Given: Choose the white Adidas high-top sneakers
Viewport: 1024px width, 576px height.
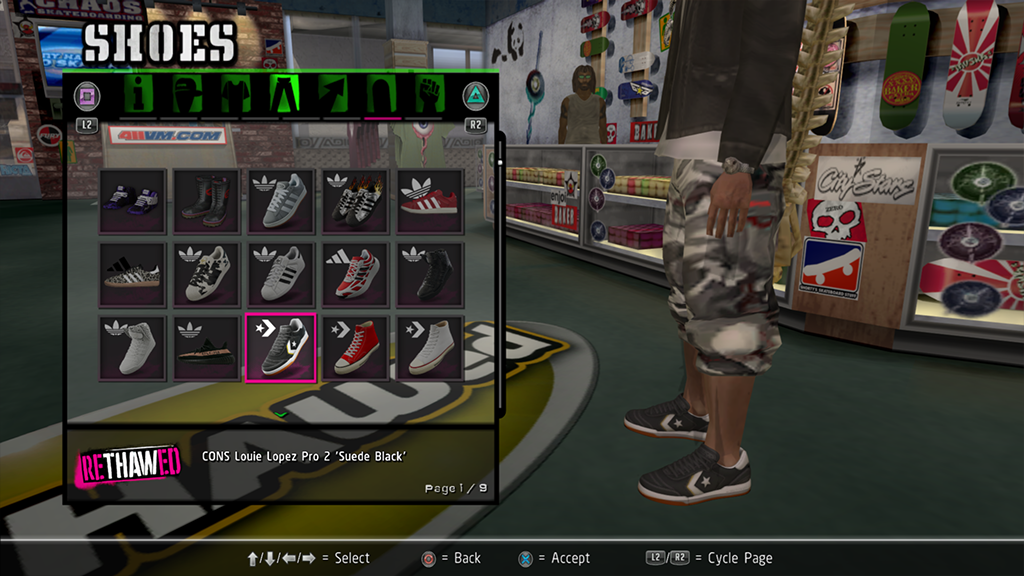Looking at the screenshot, I should [x=132, y=347].
